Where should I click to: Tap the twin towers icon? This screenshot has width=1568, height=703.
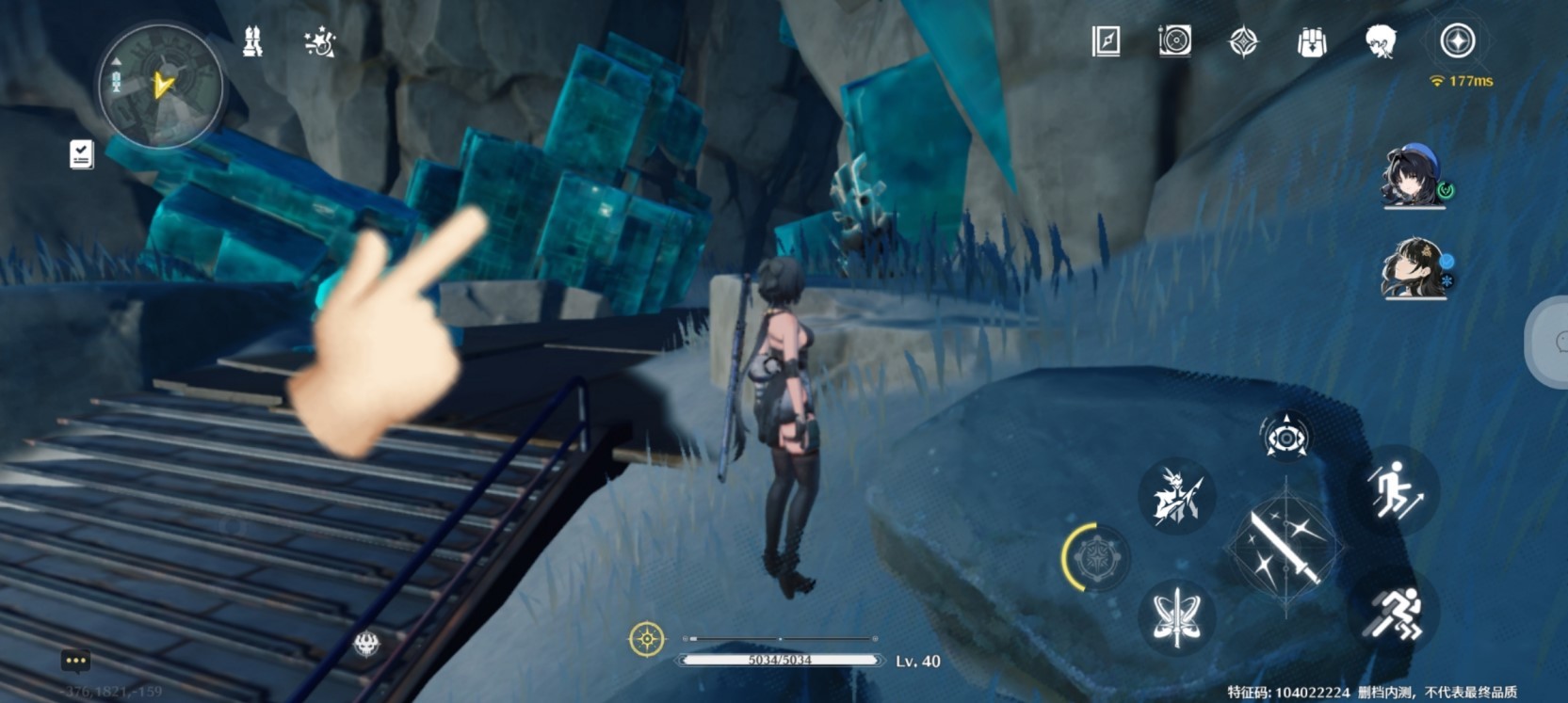252,42
